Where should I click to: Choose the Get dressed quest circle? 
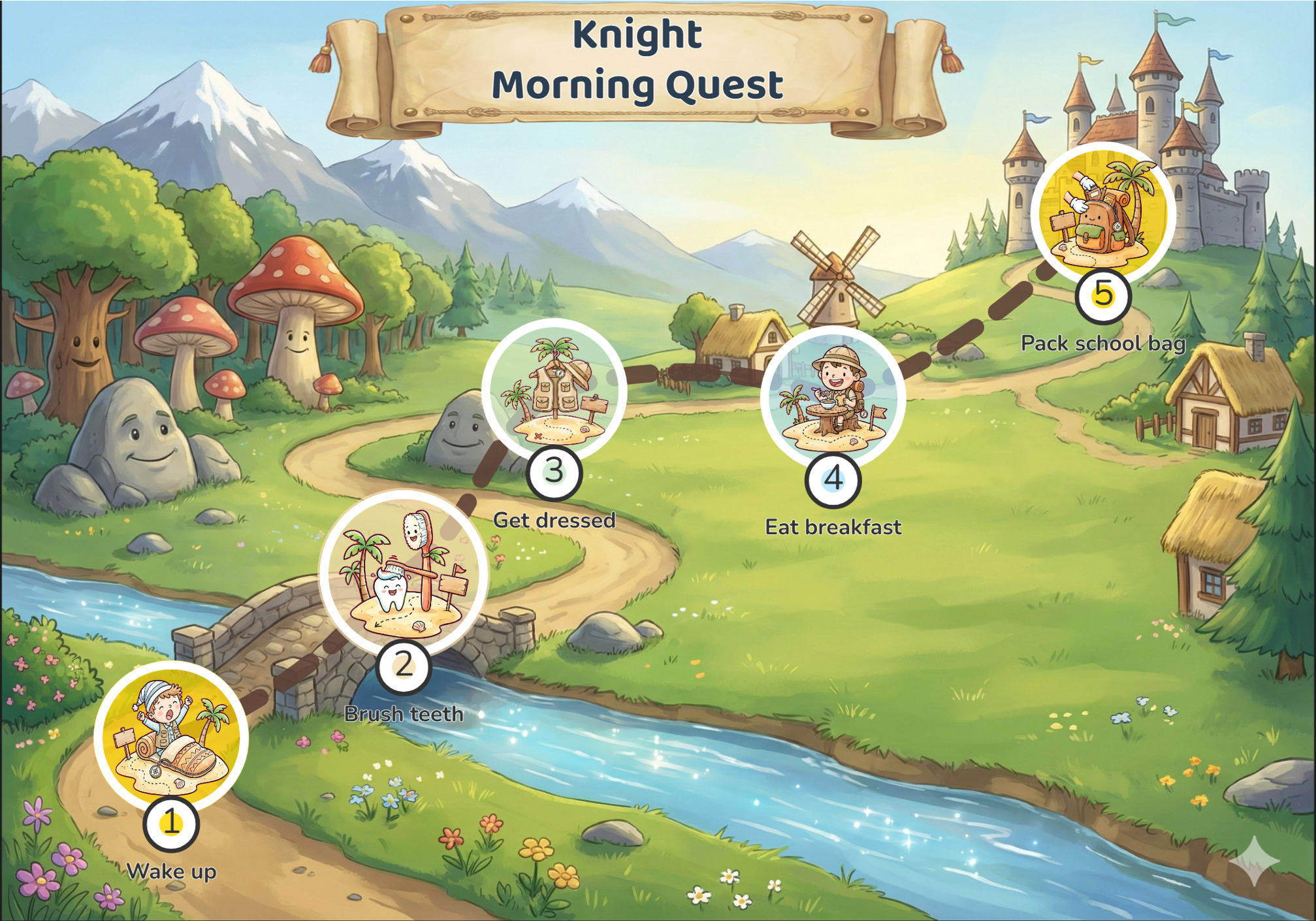pos(554,391)
